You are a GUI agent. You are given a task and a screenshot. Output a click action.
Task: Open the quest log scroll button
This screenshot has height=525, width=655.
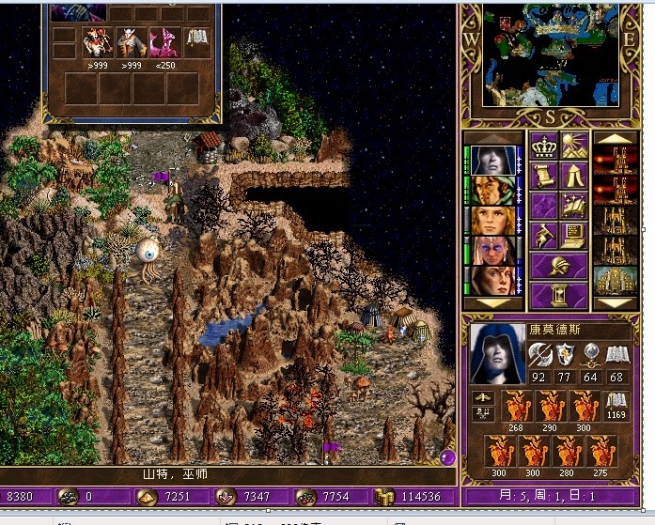[x=544, y=177]
